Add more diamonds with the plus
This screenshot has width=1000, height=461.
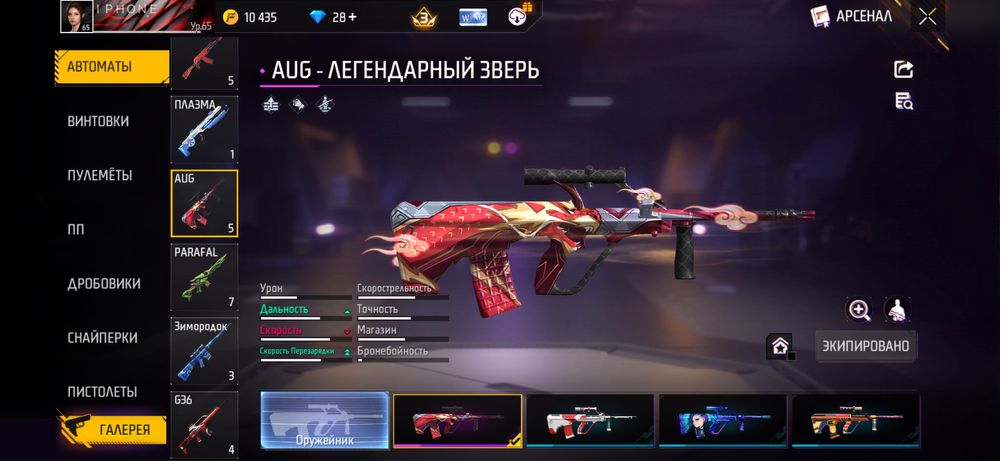coord(352,17)
